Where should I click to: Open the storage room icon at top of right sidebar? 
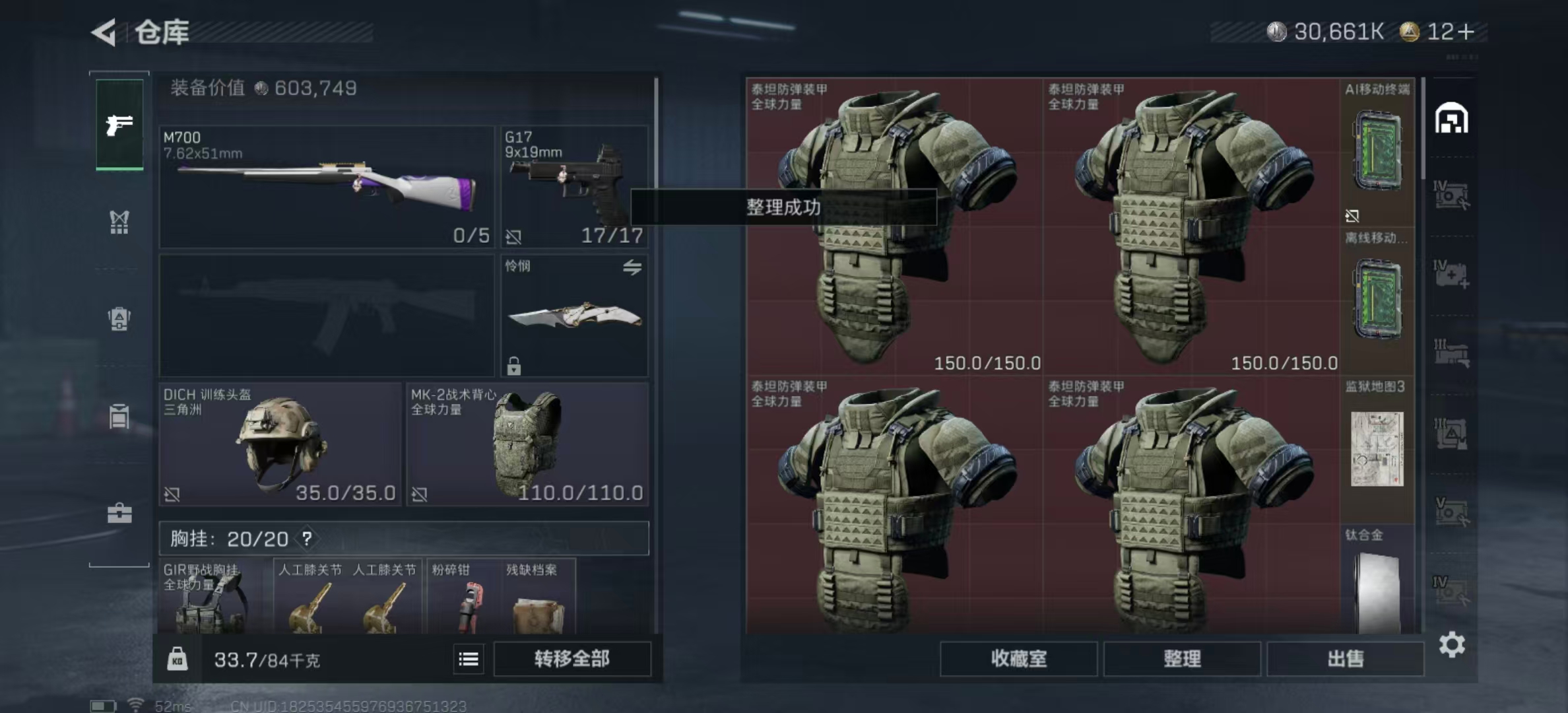[1451, 119]
